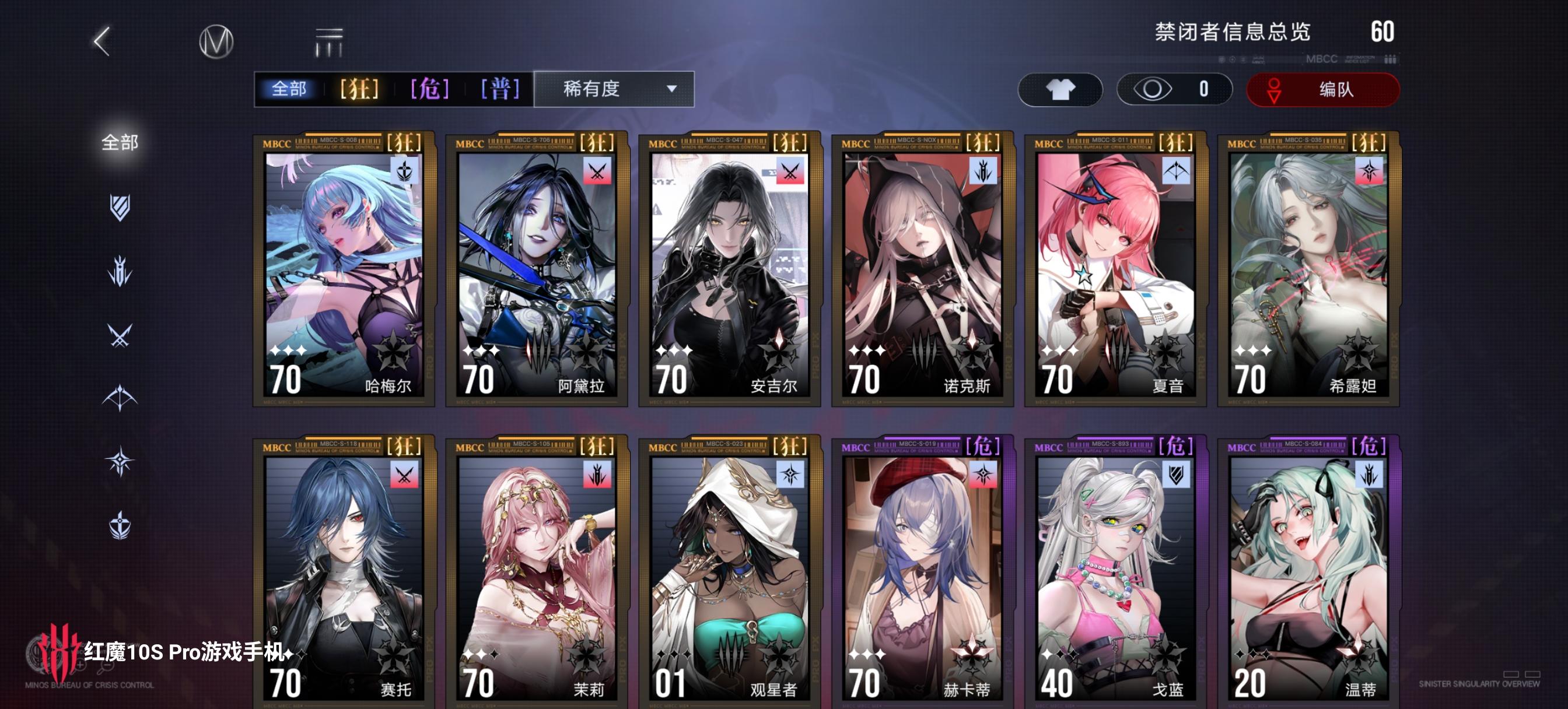The height and width of the screenshot is (709, 1568).
Task: Switch filter to [危] rarity
Action: [x=430, y=89]
